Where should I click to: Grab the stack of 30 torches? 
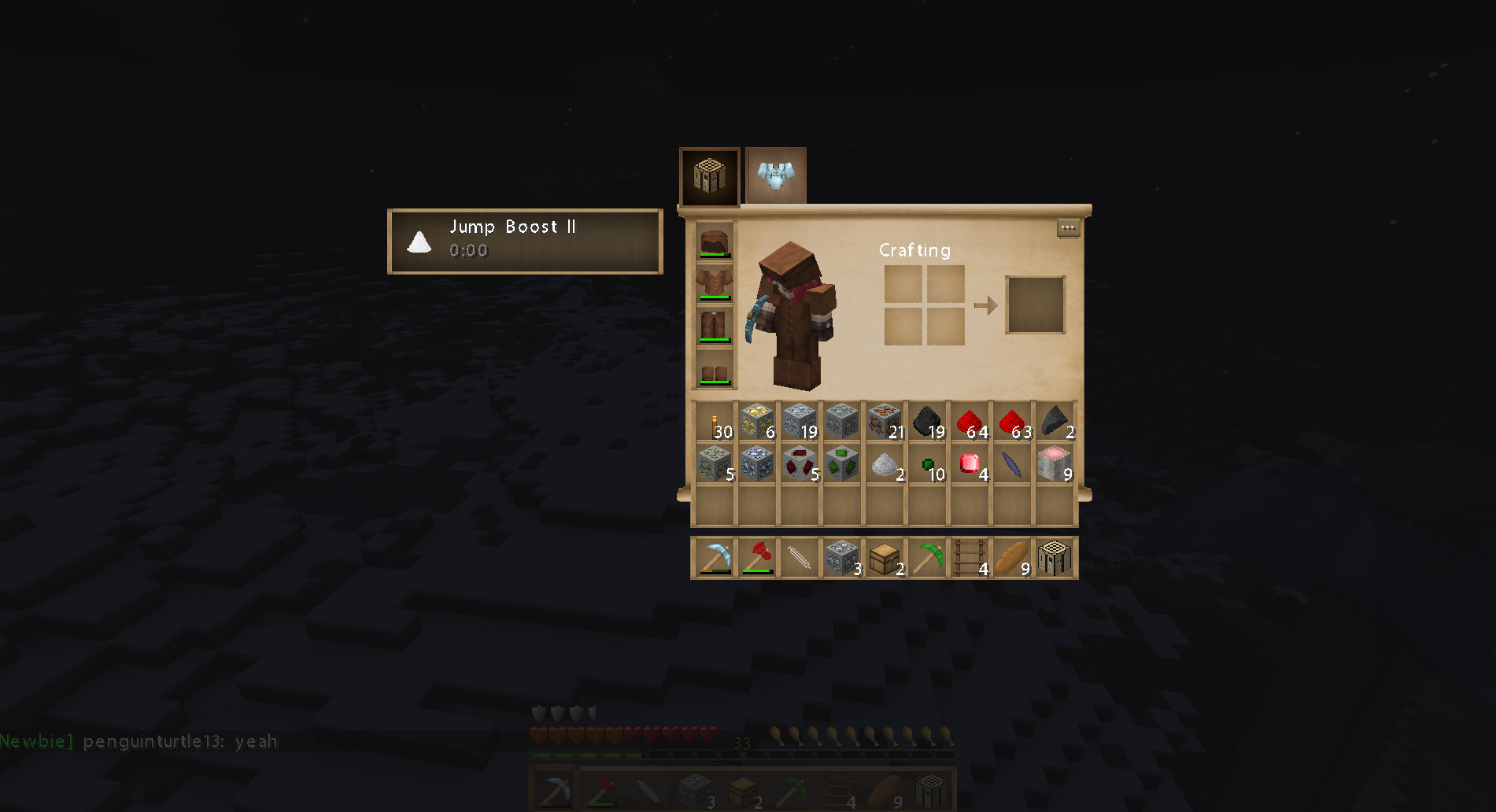point(715,423)
